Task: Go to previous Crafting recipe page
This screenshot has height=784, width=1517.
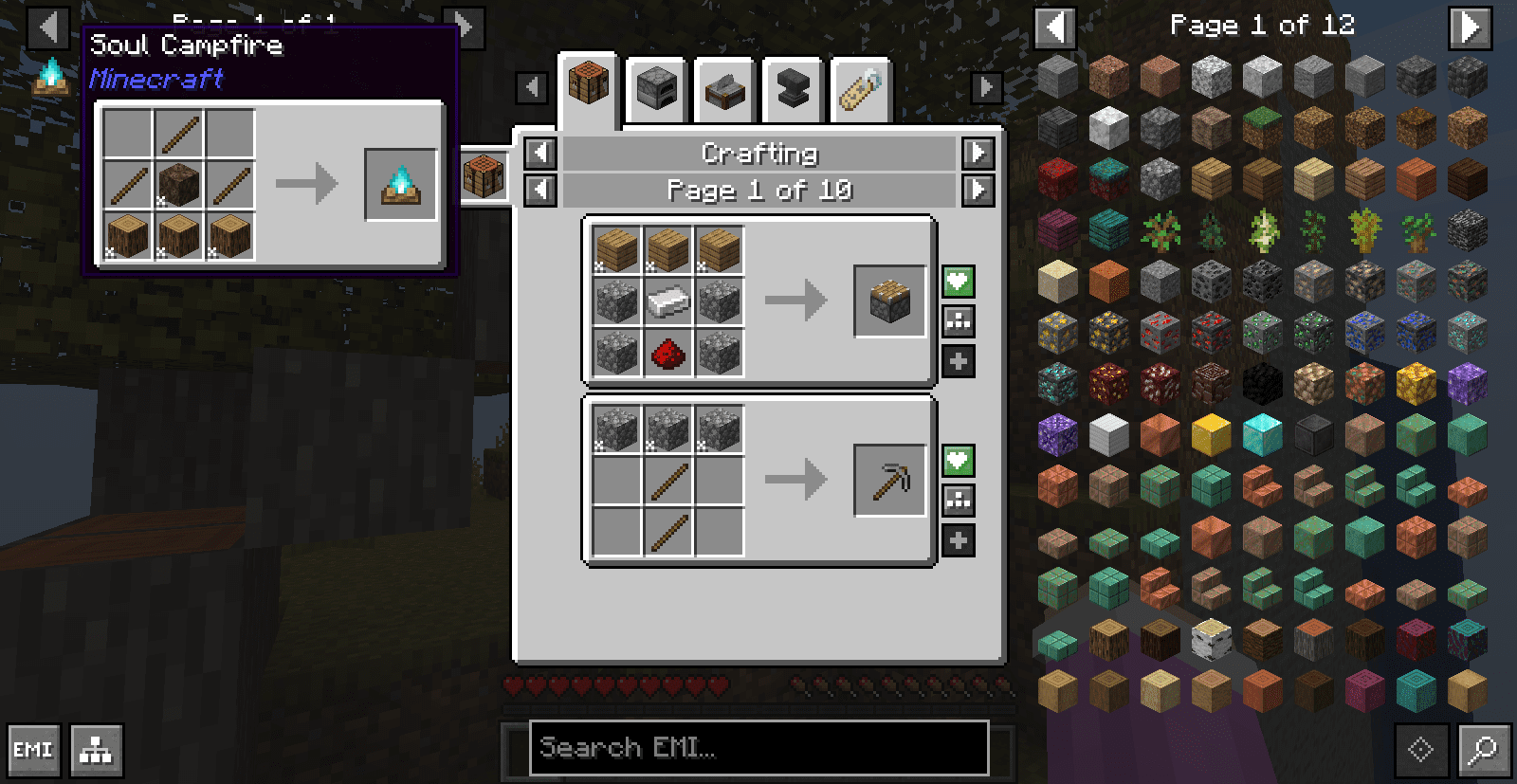Action: coord(540,191)
